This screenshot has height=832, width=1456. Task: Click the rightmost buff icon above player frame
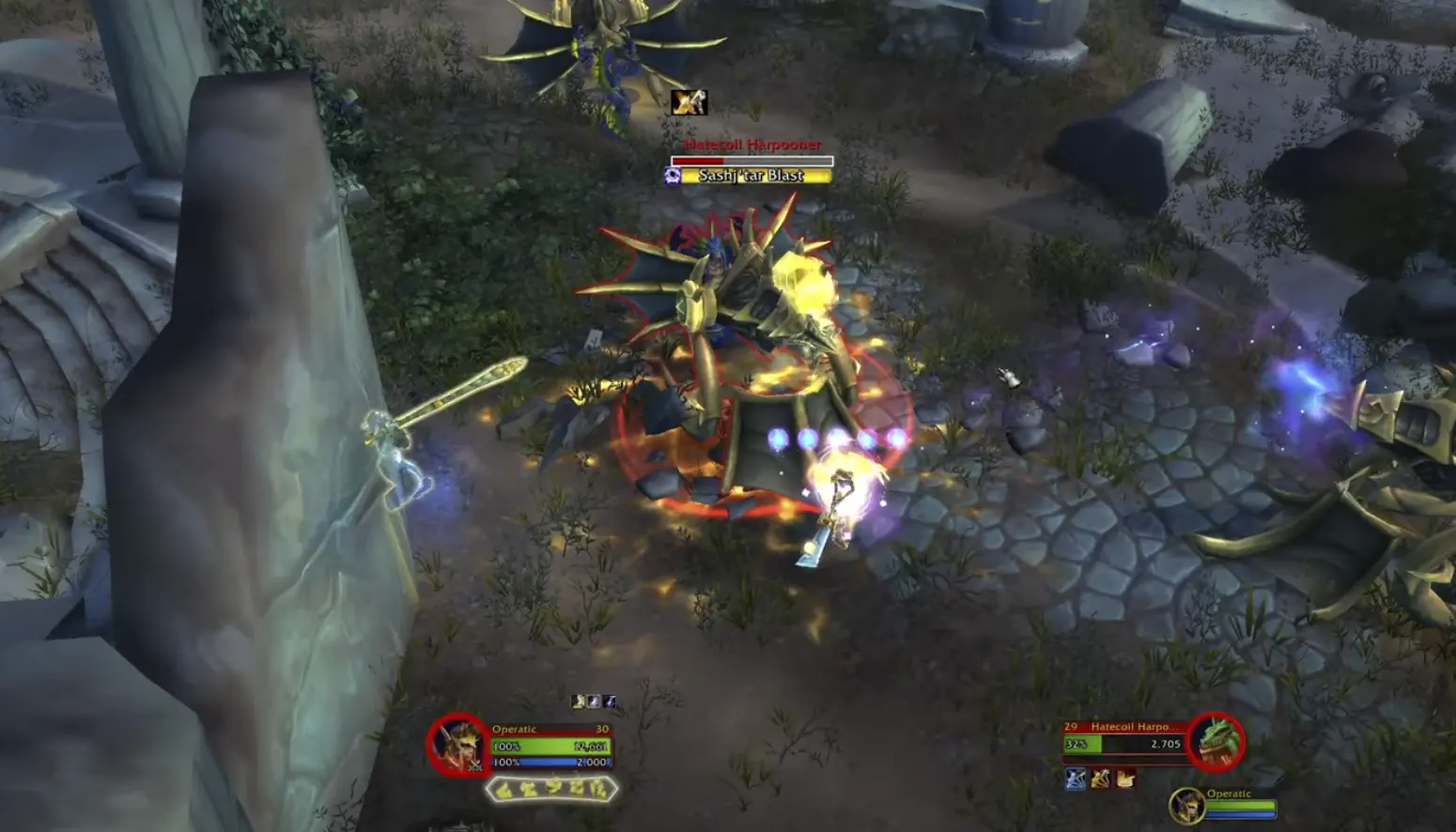610,701
